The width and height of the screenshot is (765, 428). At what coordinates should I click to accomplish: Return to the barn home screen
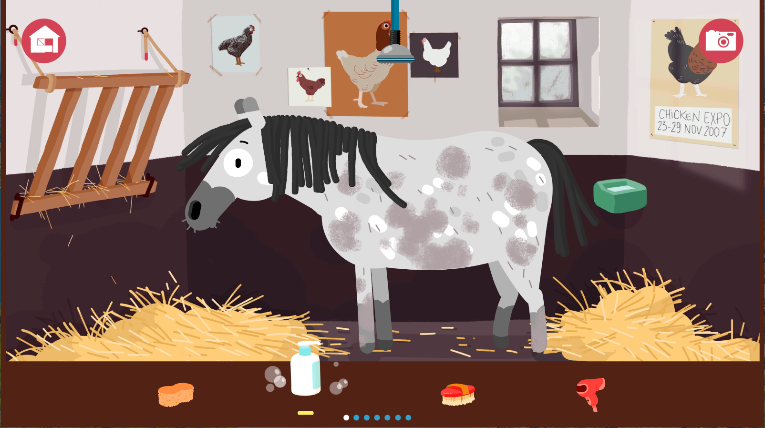44,41
